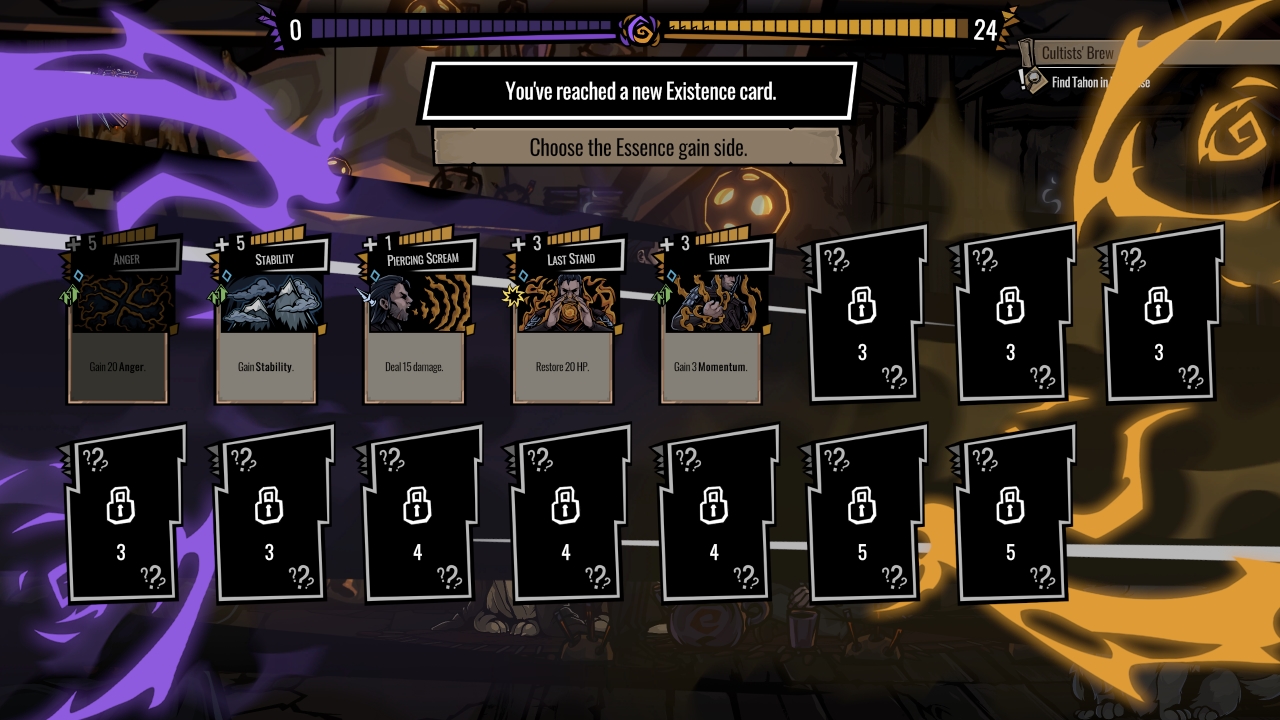This screenshot has width=1280, height=720.
Task: Click the exclamation mark beside the quest objective
Action: point(1022,80)
